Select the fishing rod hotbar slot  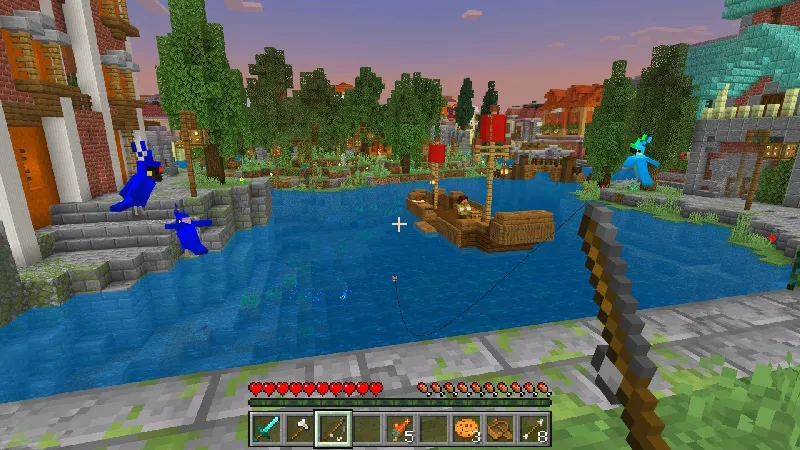tap(333, 429)
